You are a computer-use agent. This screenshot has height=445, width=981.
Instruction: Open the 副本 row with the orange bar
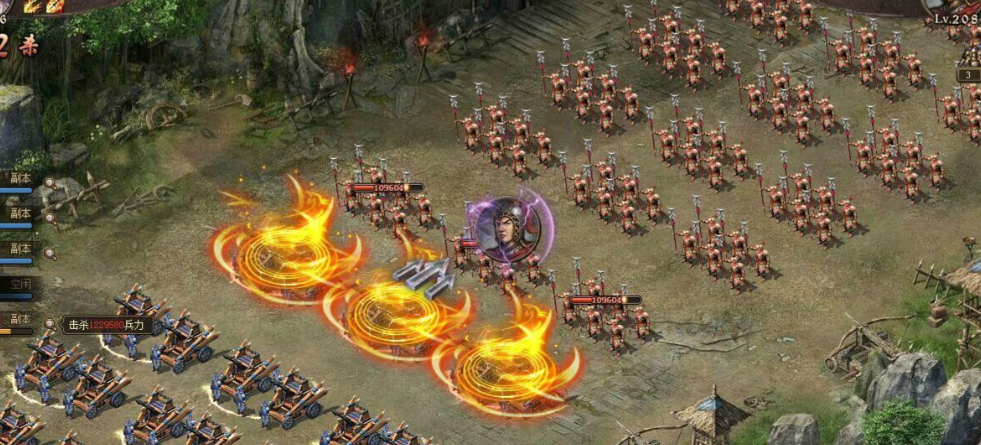[x=21, y=319]
